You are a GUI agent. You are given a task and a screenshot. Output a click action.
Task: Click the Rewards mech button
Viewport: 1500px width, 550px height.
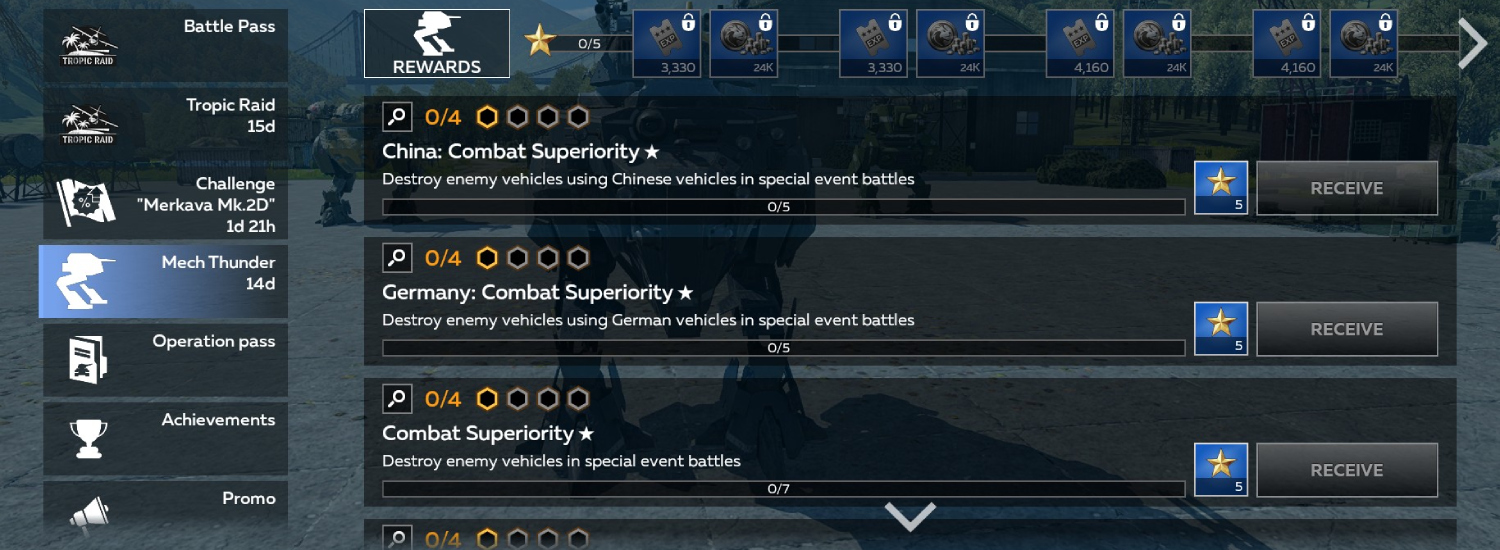[x=437, y=44]
